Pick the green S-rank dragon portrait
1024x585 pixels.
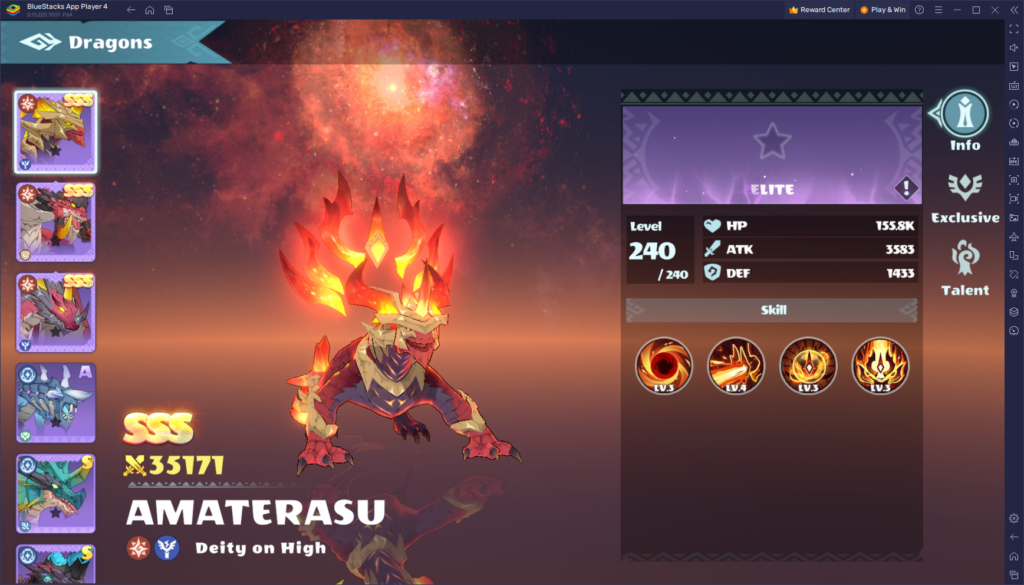tap(56, 494)
